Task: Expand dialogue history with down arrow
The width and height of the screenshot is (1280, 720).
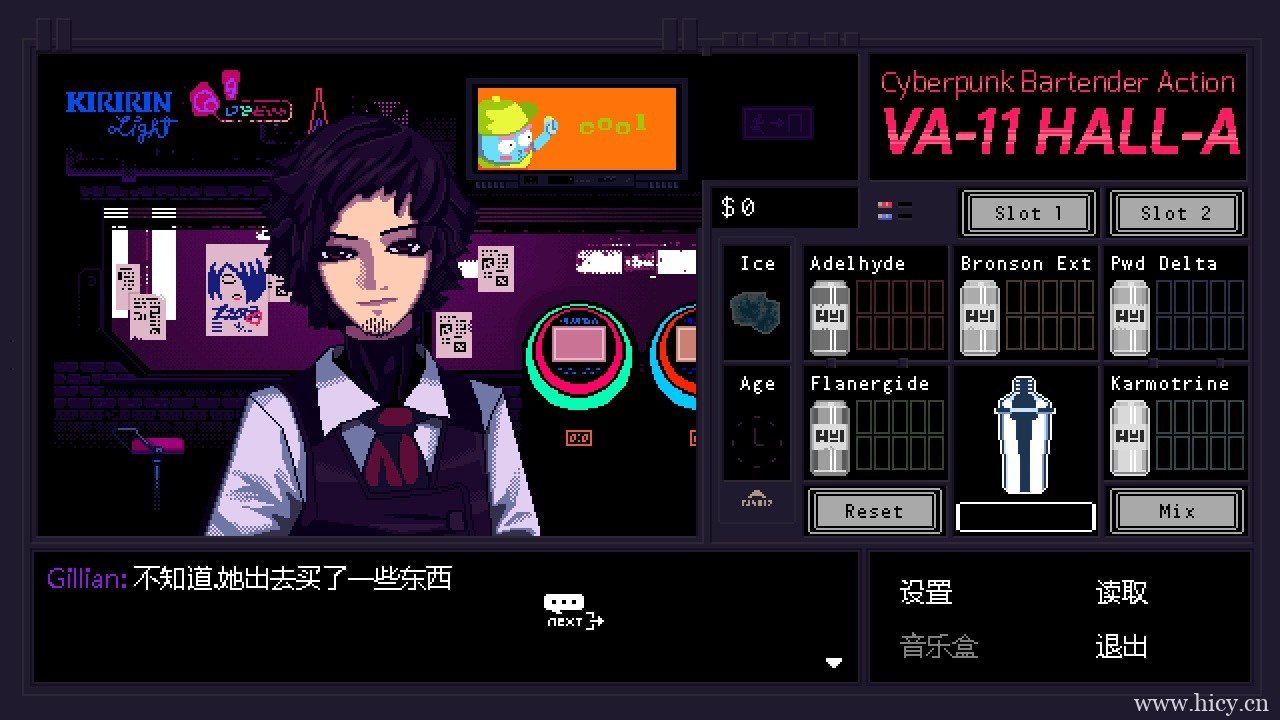Action: [834, 662]
